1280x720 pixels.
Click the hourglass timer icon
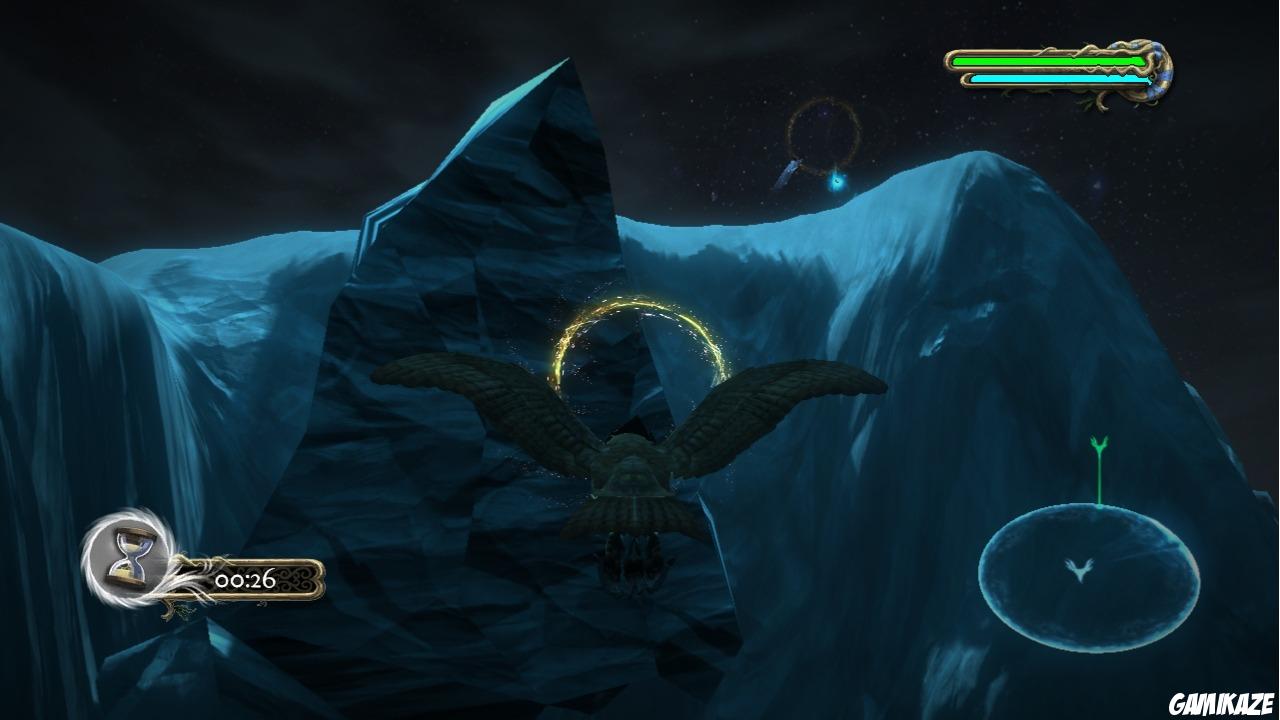[130, 555]
